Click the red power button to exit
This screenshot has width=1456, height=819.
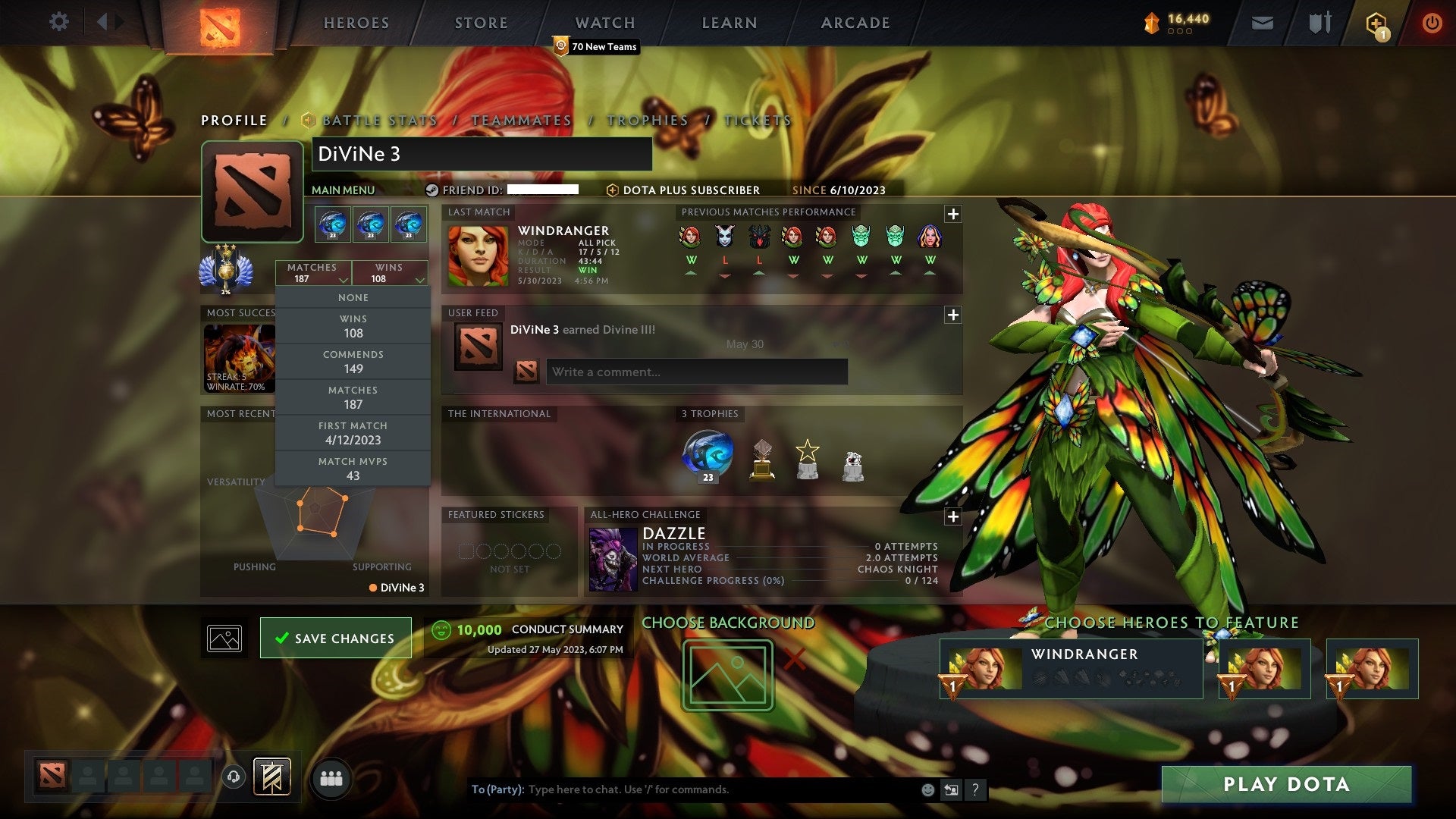pos(1432,23)
